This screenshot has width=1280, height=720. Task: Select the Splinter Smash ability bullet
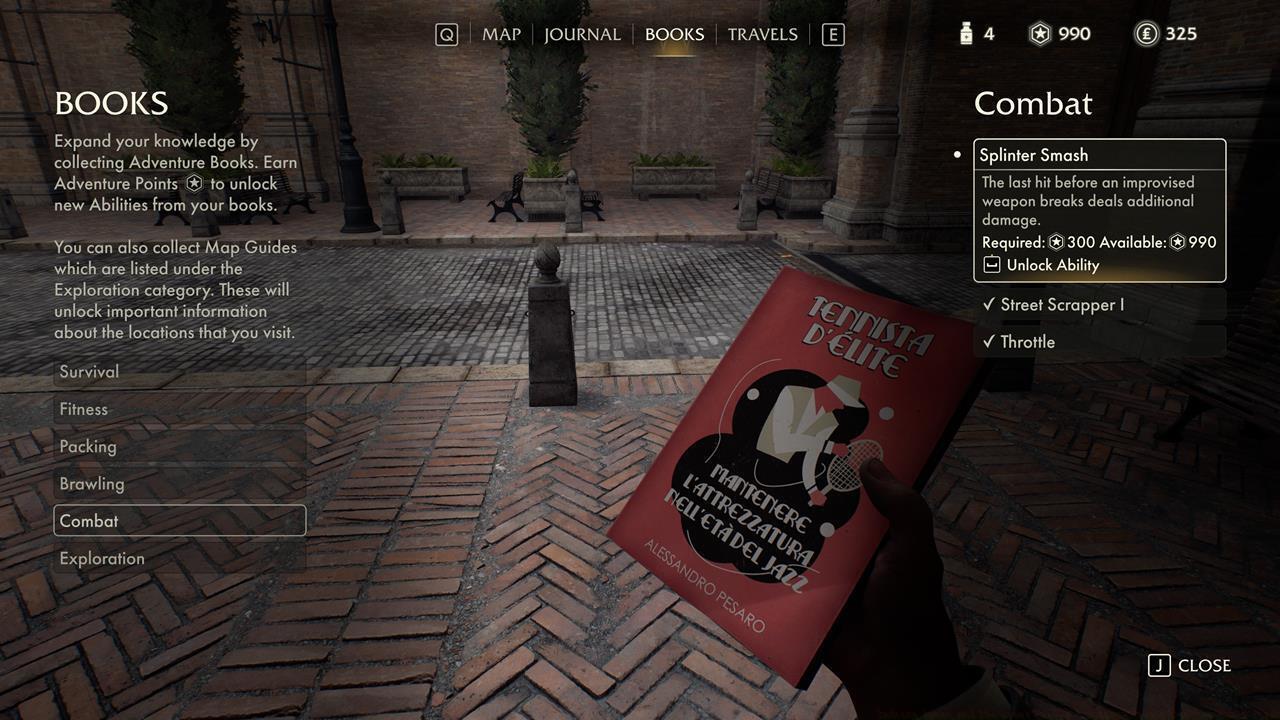pyautogui.click(x=957, y=155)
